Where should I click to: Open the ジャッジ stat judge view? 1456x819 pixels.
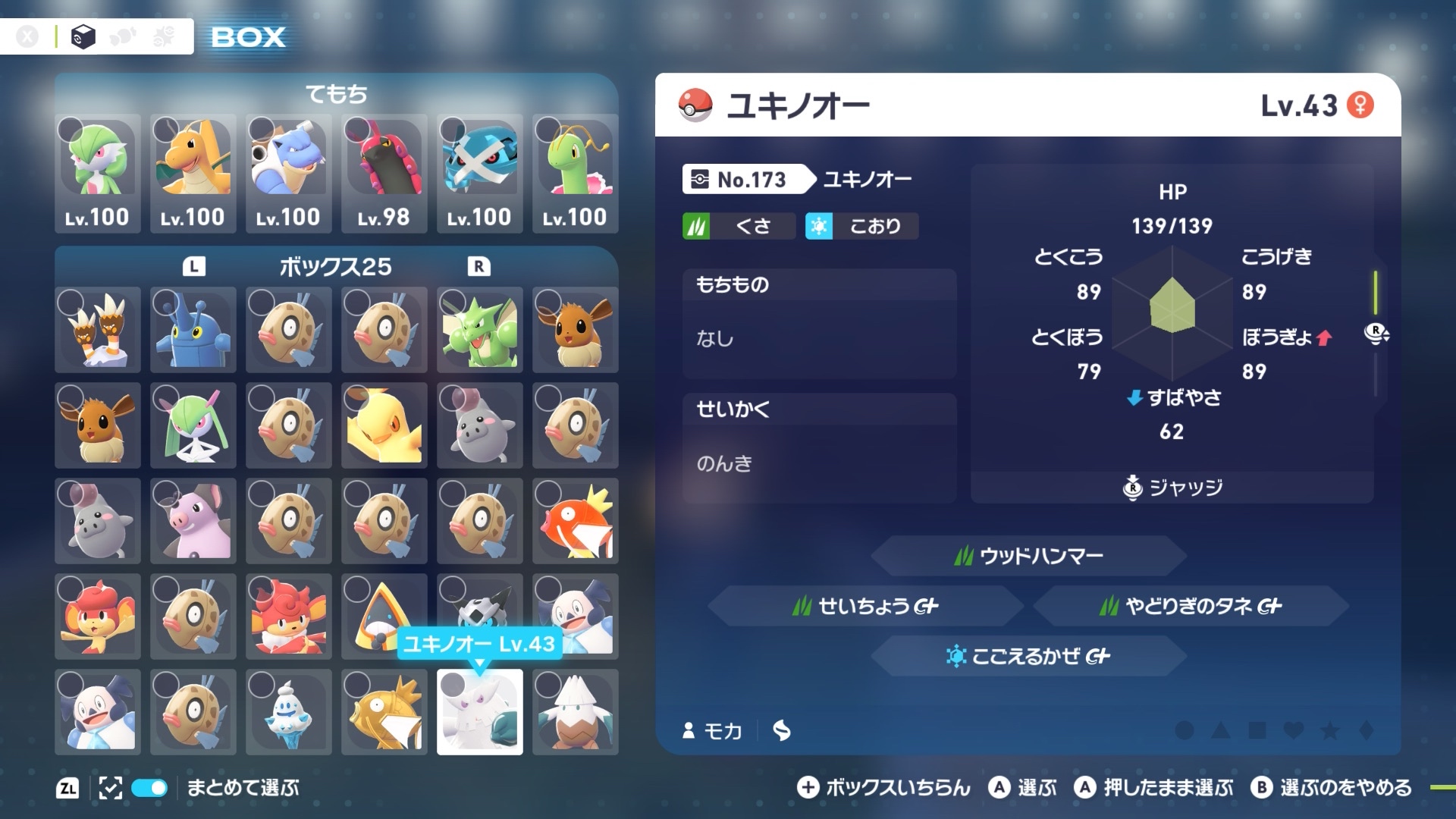1172,488
